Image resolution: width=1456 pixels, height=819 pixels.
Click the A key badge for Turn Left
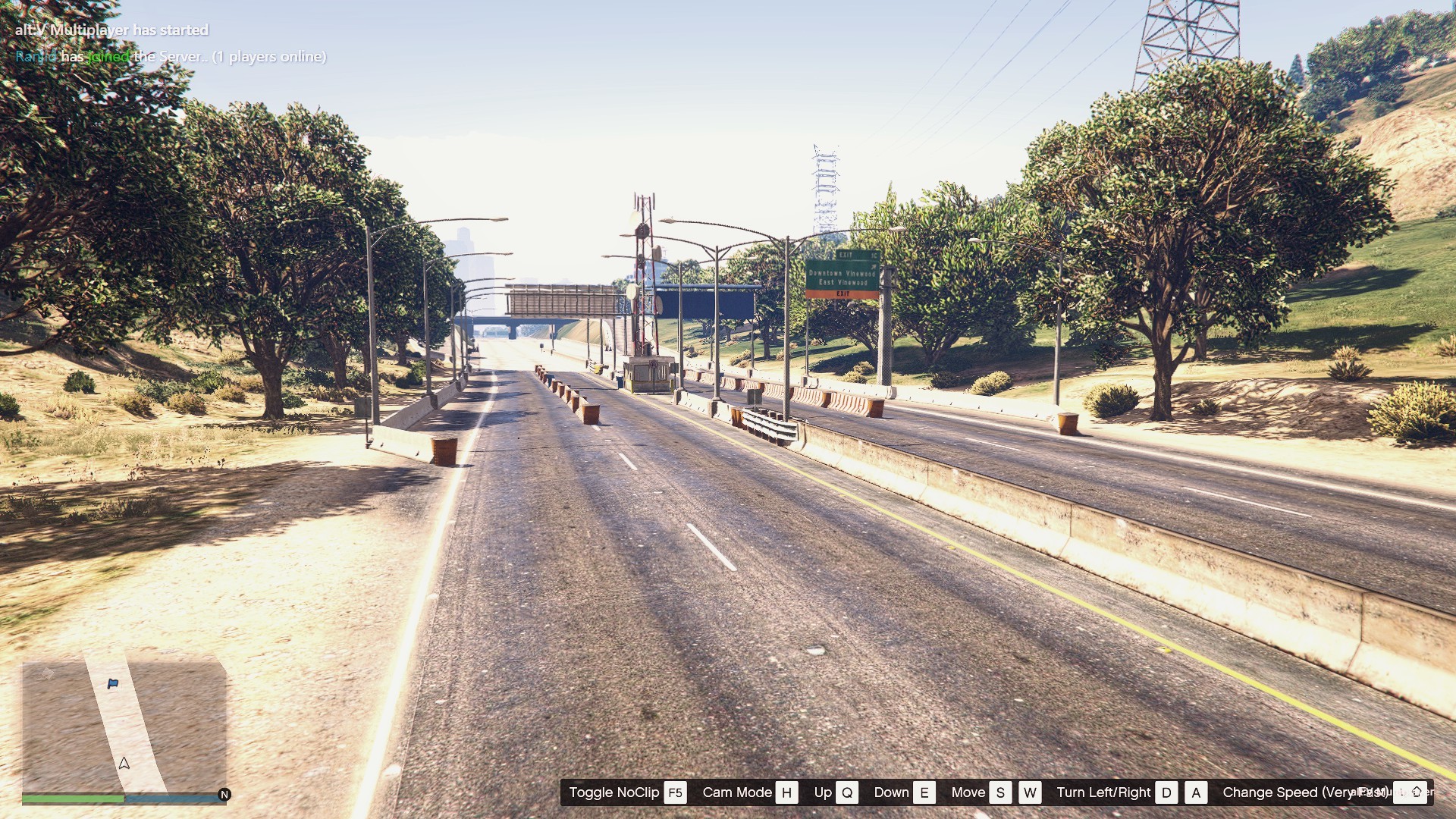tap(1197, 792)
